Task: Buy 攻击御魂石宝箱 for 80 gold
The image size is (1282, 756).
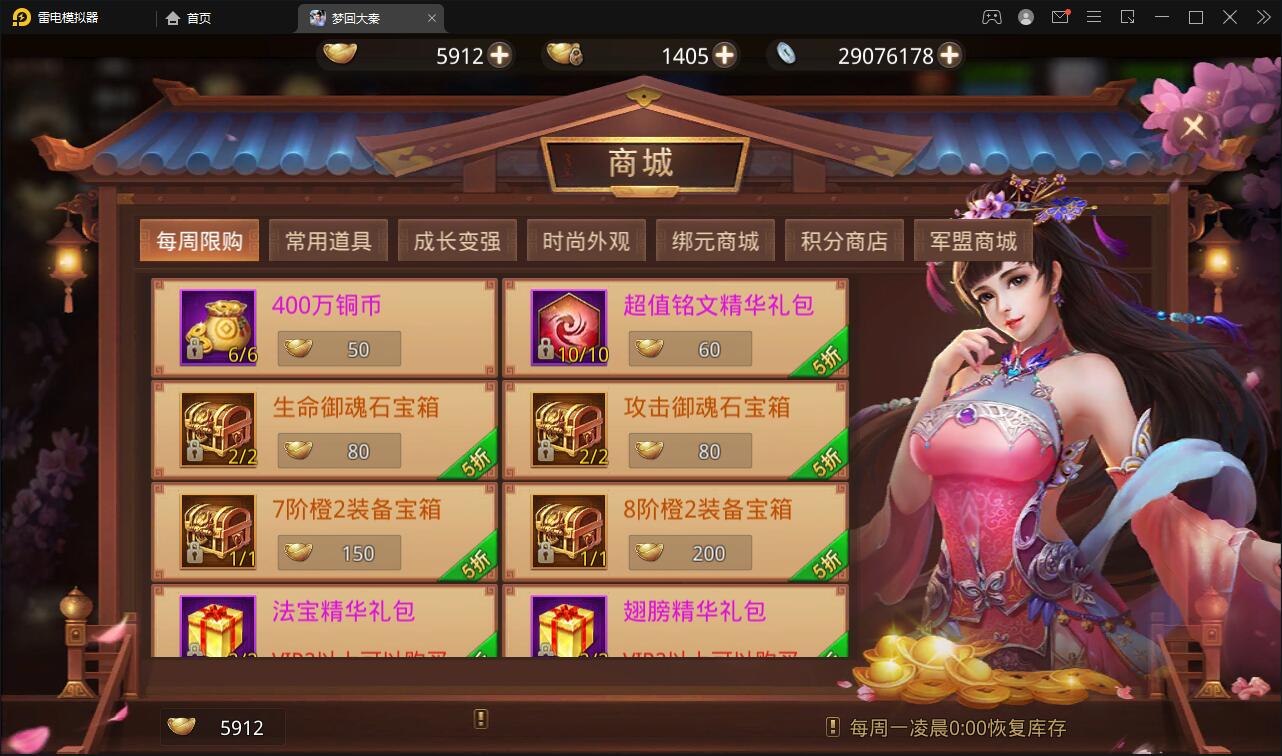Action: coord(690,450)
